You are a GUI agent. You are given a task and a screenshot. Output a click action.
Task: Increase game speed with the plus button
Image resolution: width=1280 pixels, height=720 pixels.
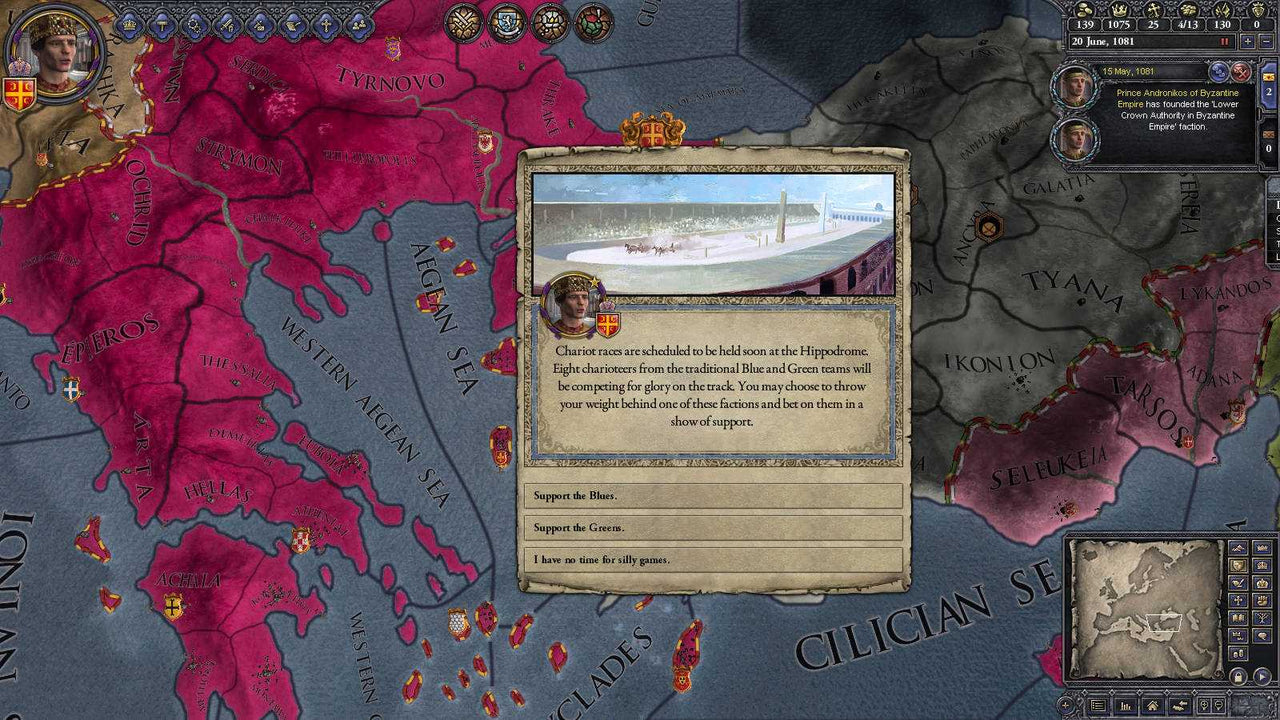[x=1248, y=41]
